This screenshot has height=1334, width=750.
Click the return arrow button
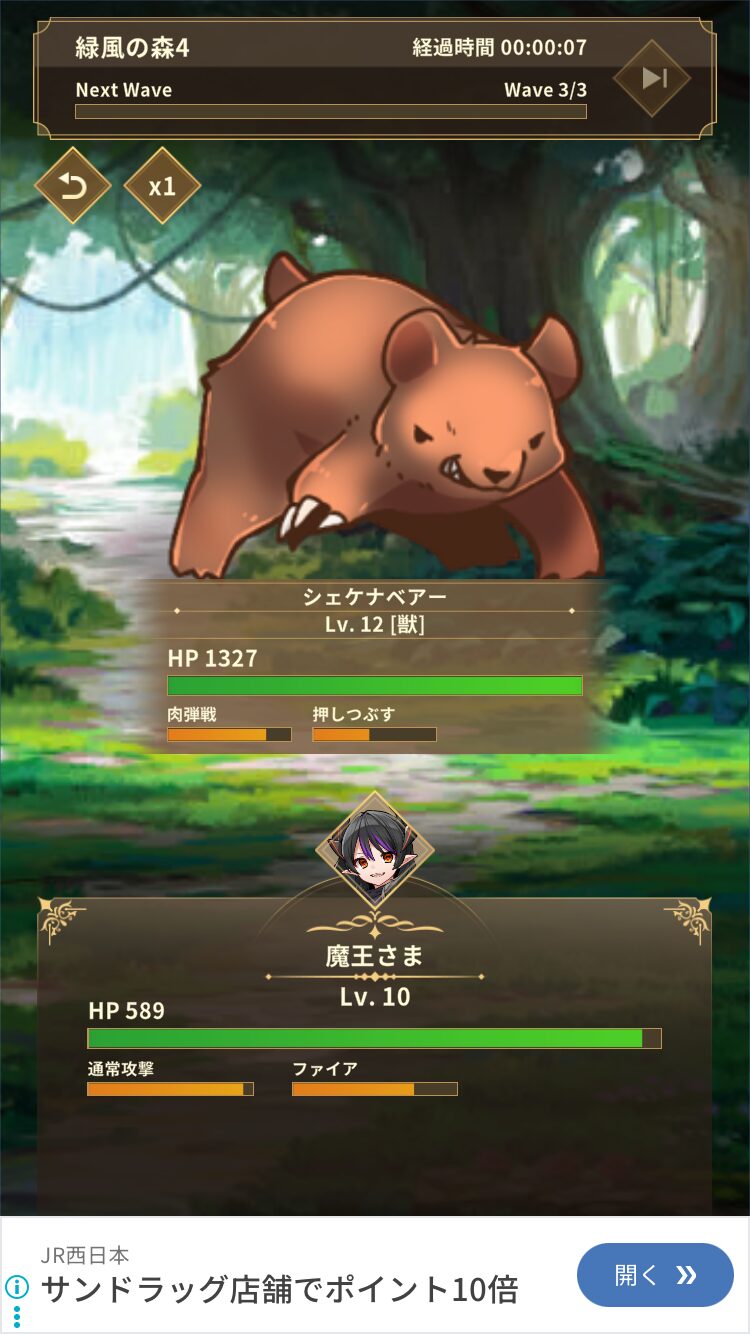72,186
